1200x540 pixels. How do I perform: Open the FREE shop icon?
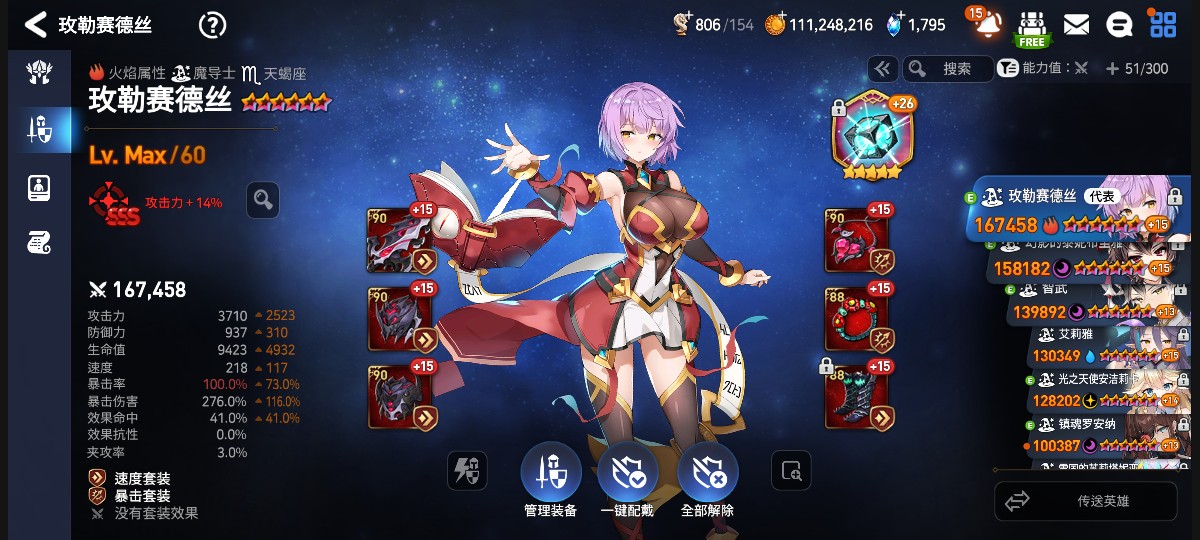pos(1032,27)
